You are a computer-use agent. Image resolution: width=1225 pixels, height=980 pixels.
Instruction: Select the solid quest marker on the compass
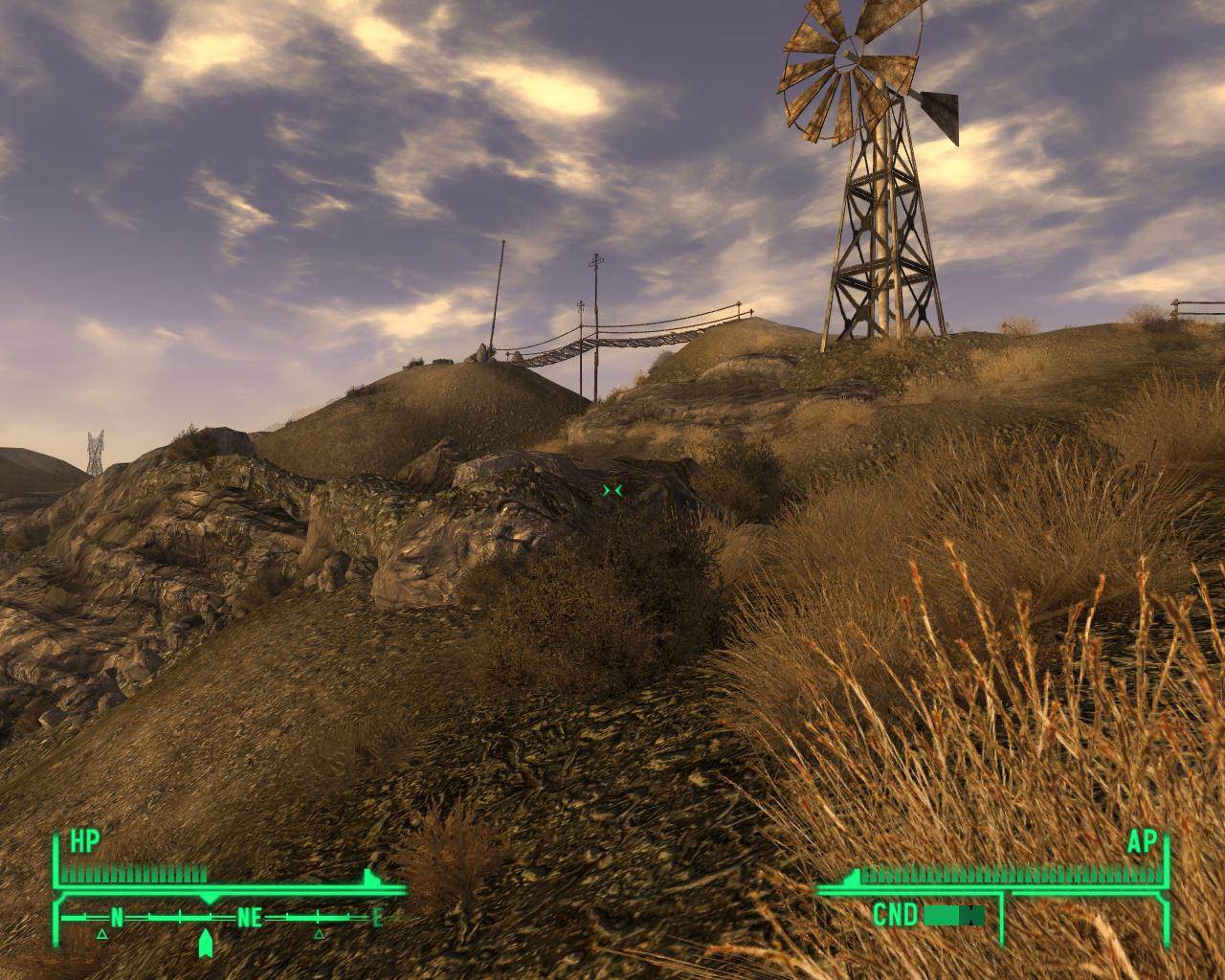pos(205,944)
